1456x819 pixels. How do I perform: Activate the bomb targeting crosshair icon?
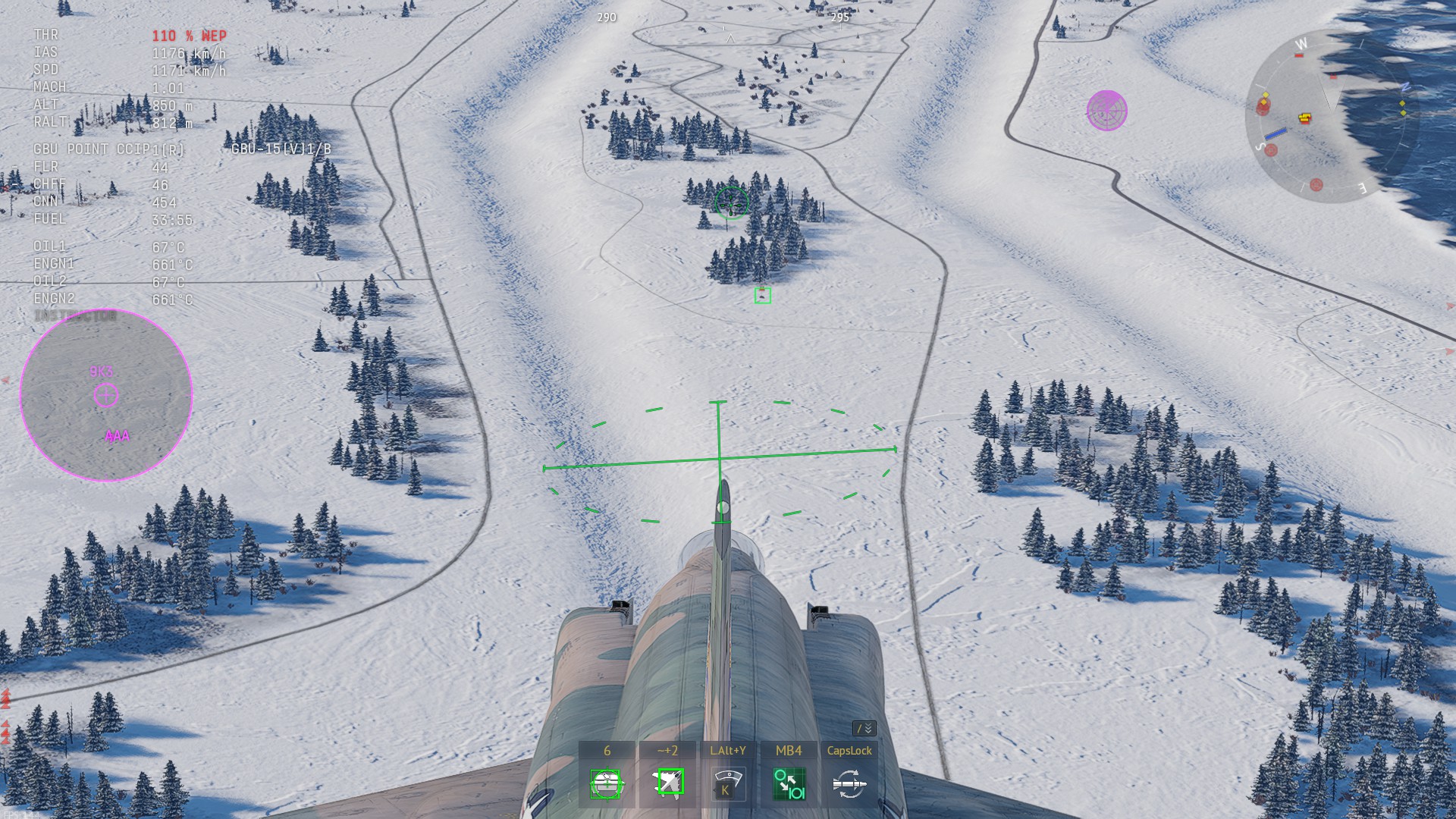click(x=606, y=784)
